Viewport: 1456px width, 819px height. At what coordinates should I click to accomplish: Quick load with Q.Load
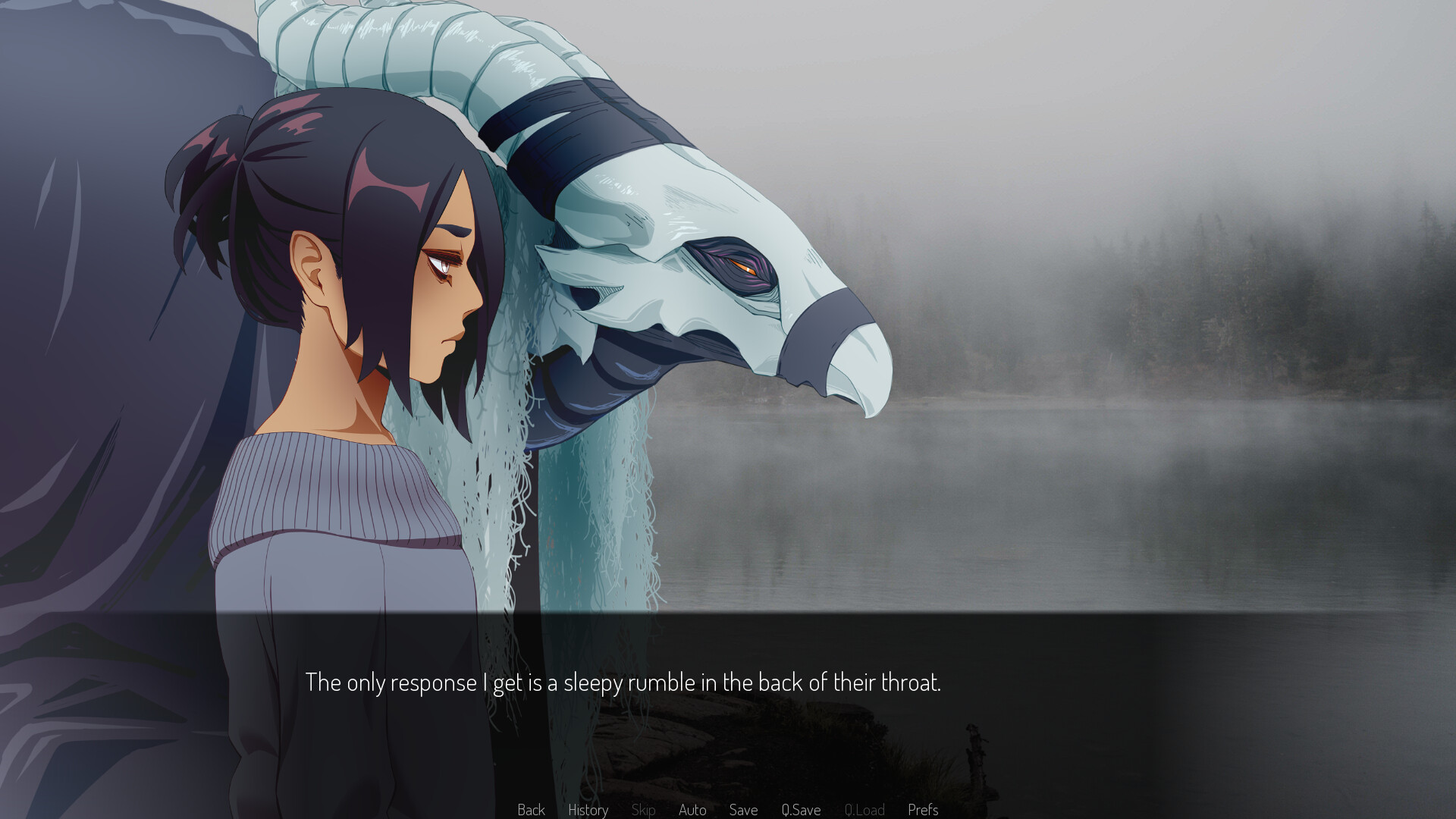pos(864,810)
